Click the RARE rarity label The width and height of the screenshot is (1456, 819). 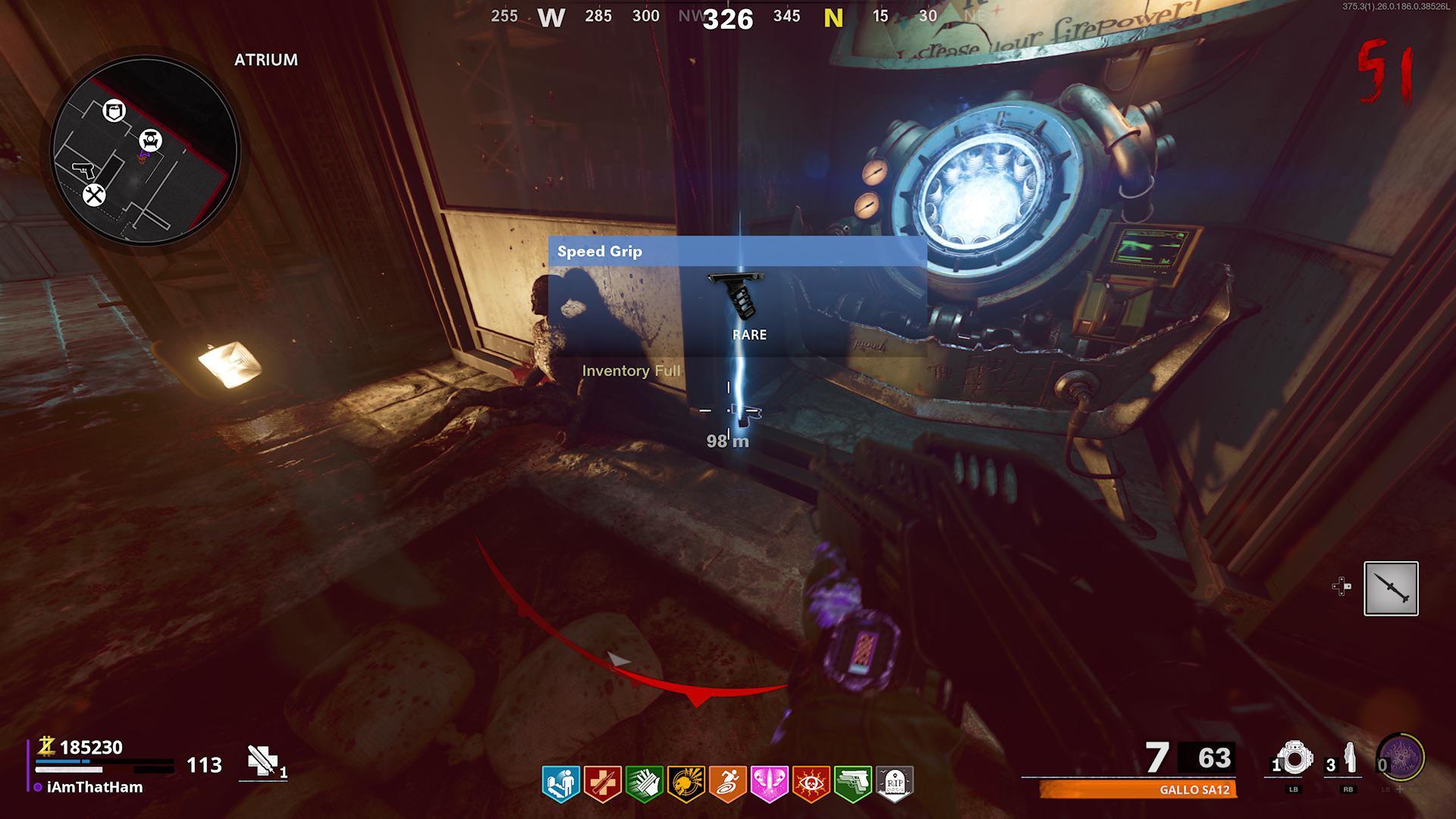coord(749,334)
